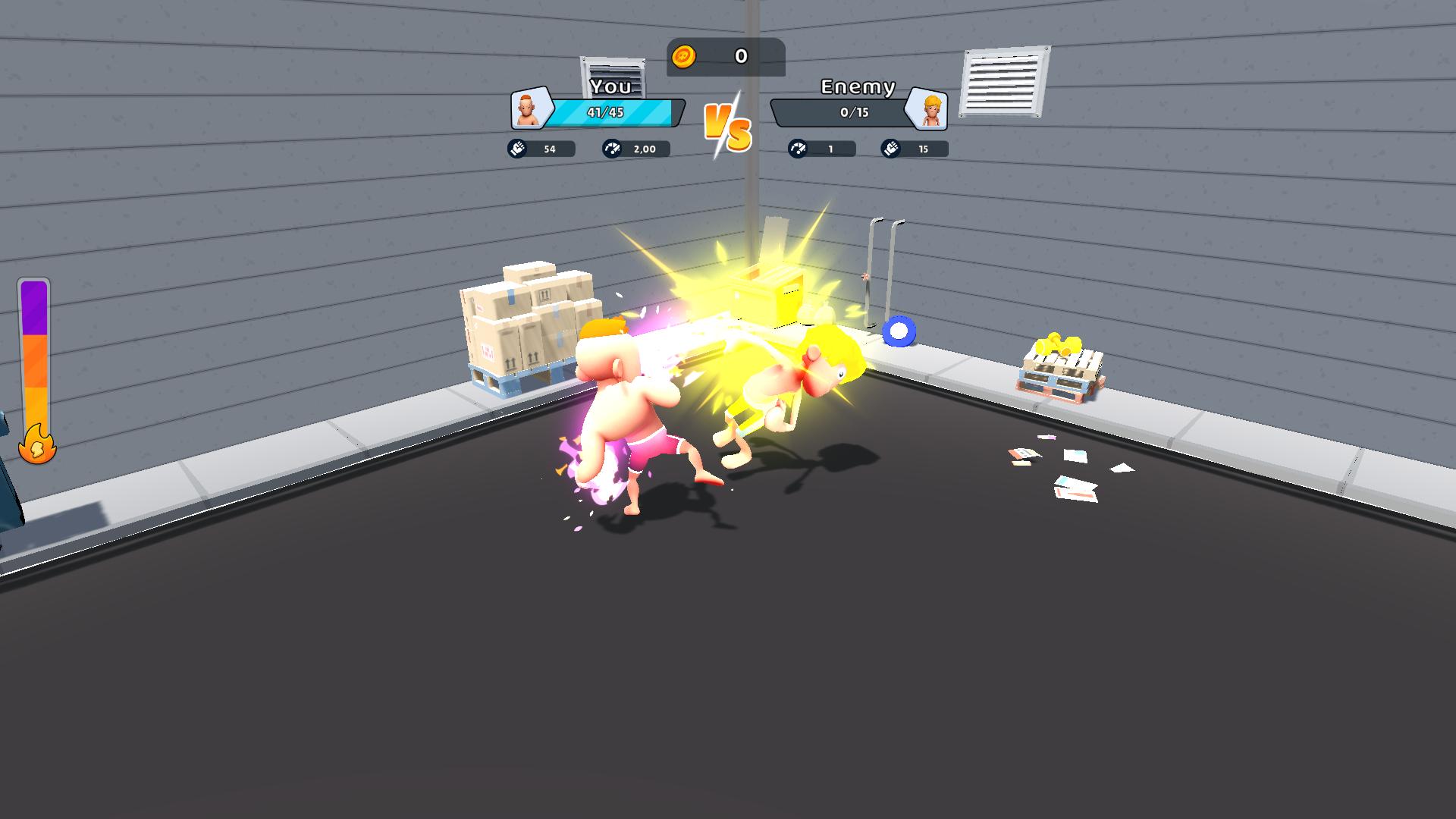Screen dimensions: 1456x819
Task: Click your attack speed gauge icon
Action: tap(611, 149)
